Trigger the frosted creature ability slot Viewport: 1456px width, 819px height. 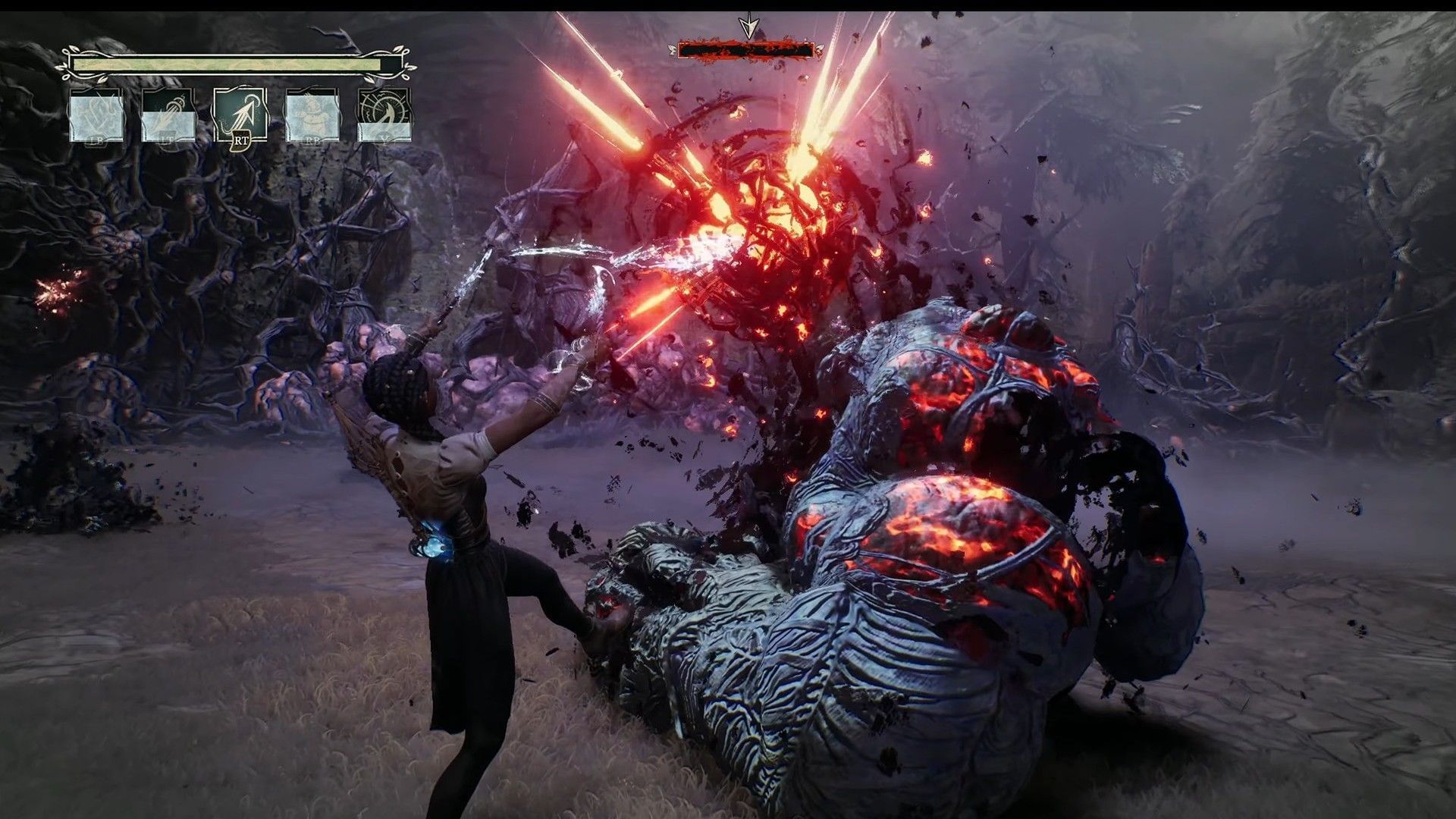pos(312,115)
